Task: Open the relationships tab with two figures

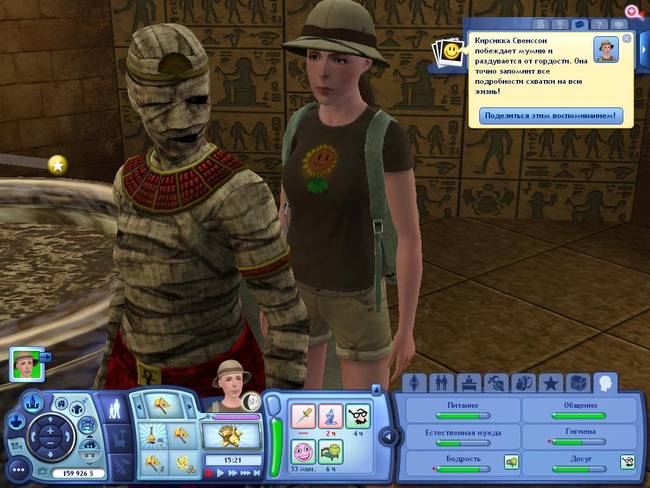Action: point(440,383)
